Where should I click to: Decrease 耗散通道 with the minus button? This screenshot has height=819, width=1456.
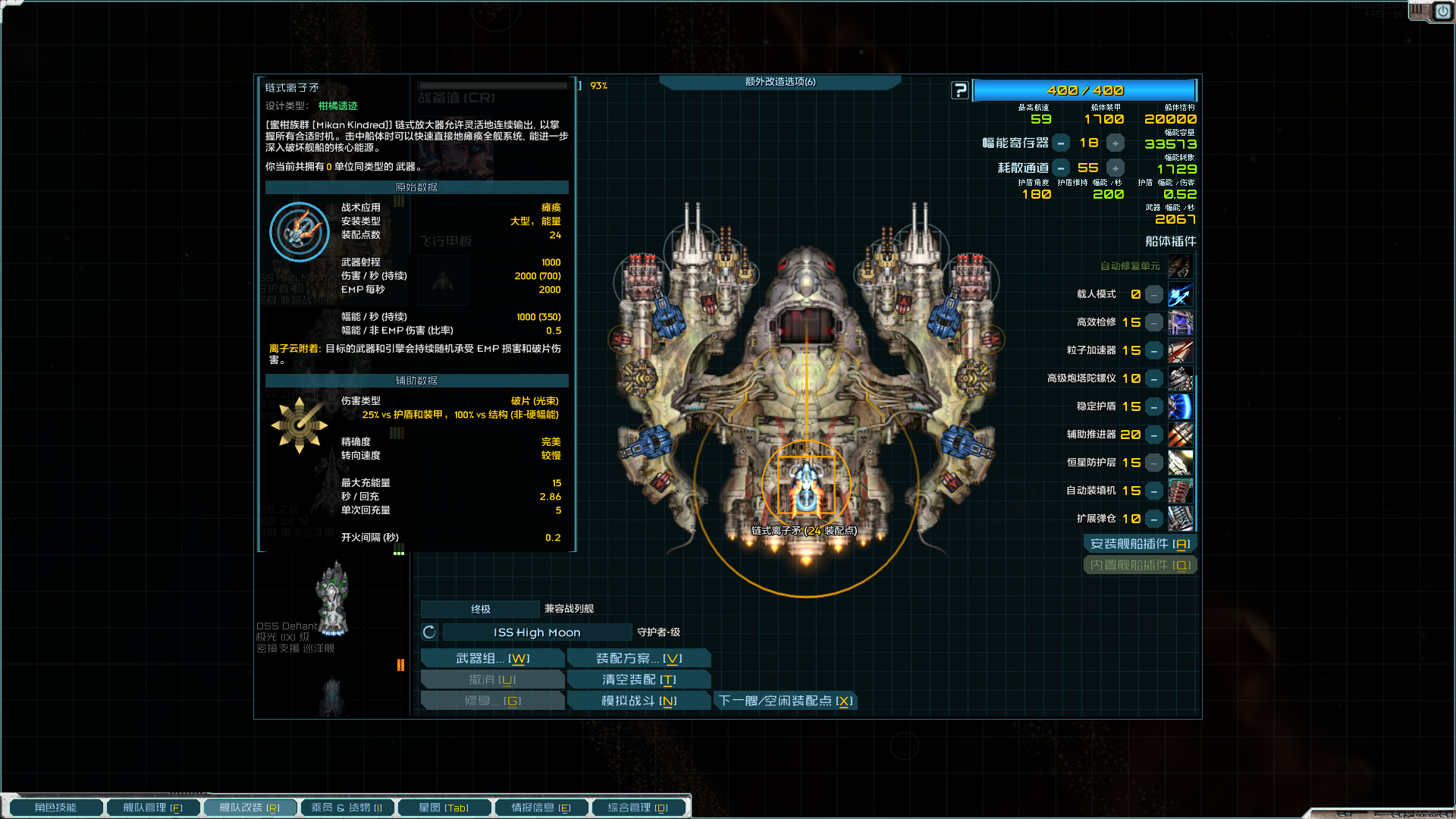(1061, 168)
